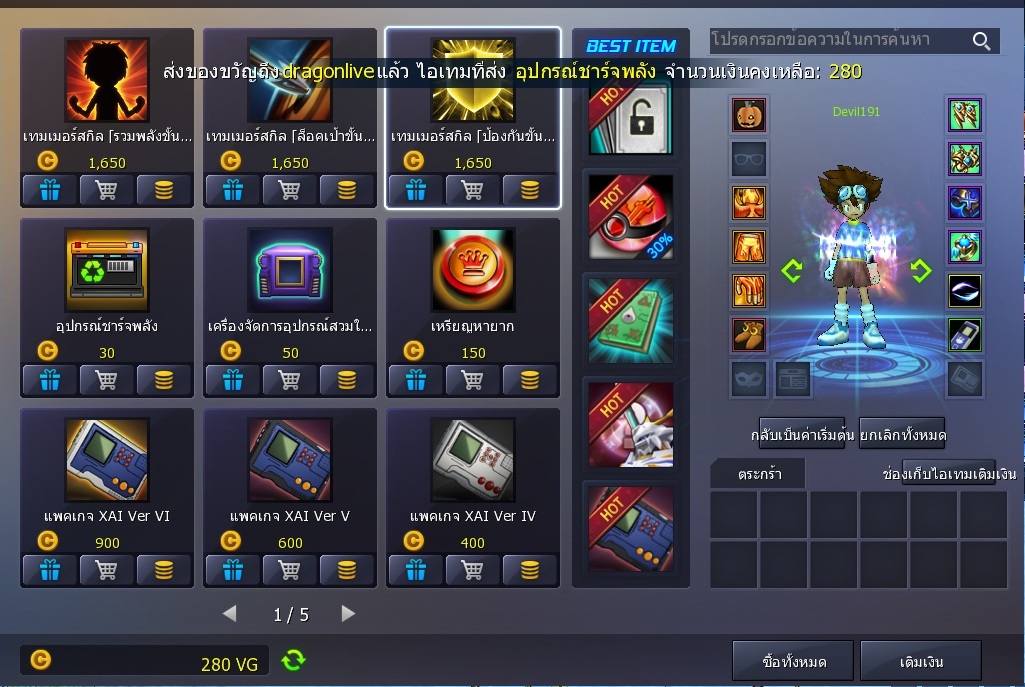
Task: Refresh the VG coin balance
Action: (x=293, y=660)
